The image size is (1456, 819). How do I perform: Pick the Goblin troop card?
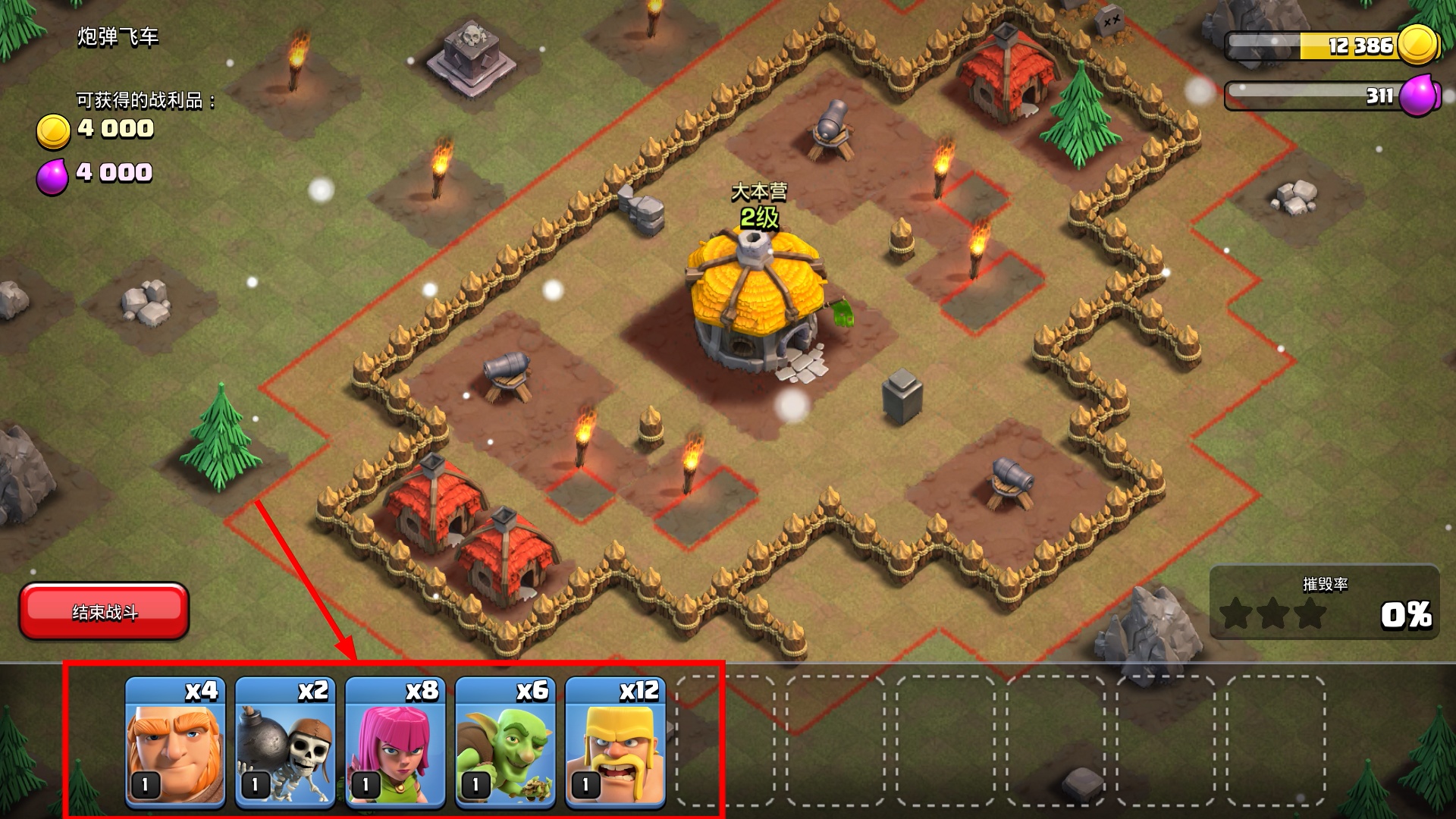(x=505, y=741)
